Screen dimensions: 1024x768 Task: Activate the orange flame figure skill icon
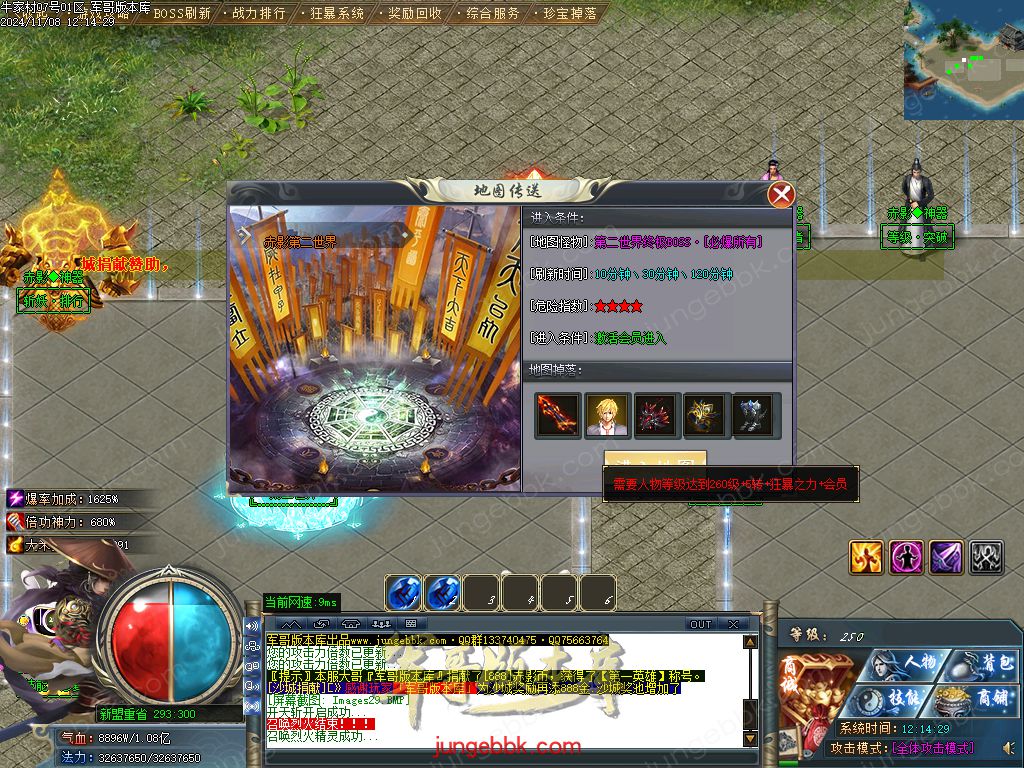coord(866,557)
